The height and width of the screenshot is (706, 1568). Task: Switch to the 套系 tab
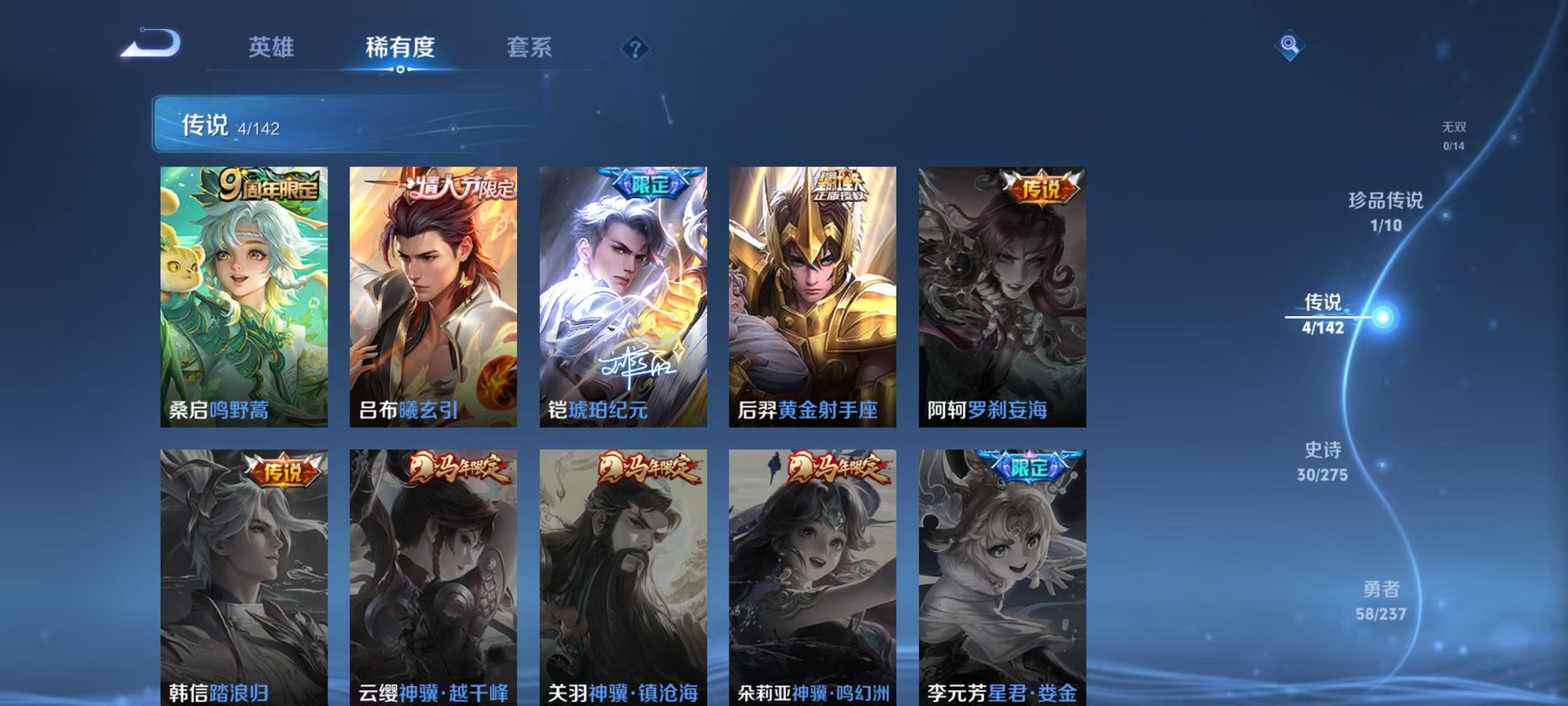[531, 47]
